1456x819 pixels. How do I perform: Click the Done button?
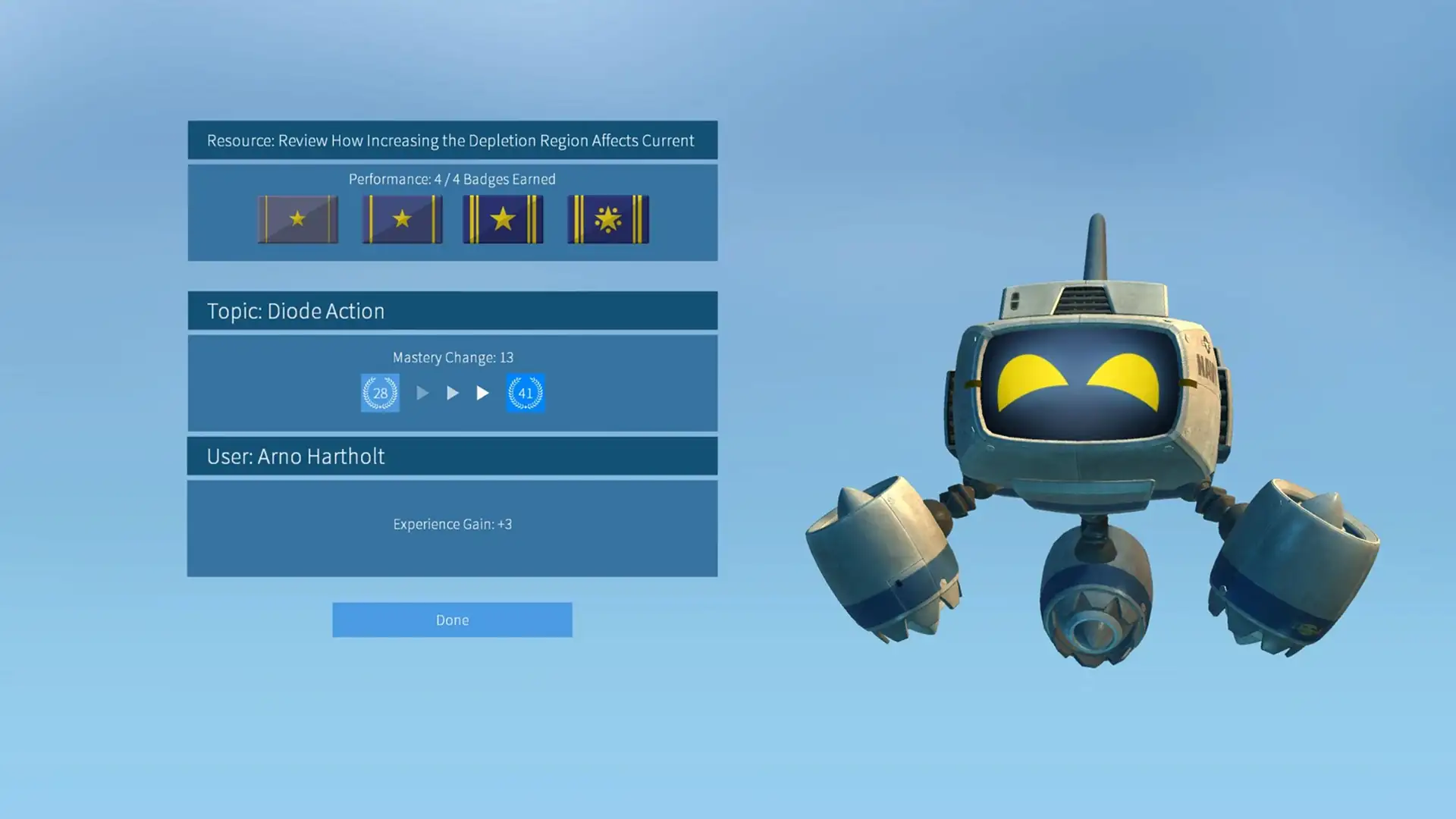click(452, 620)
